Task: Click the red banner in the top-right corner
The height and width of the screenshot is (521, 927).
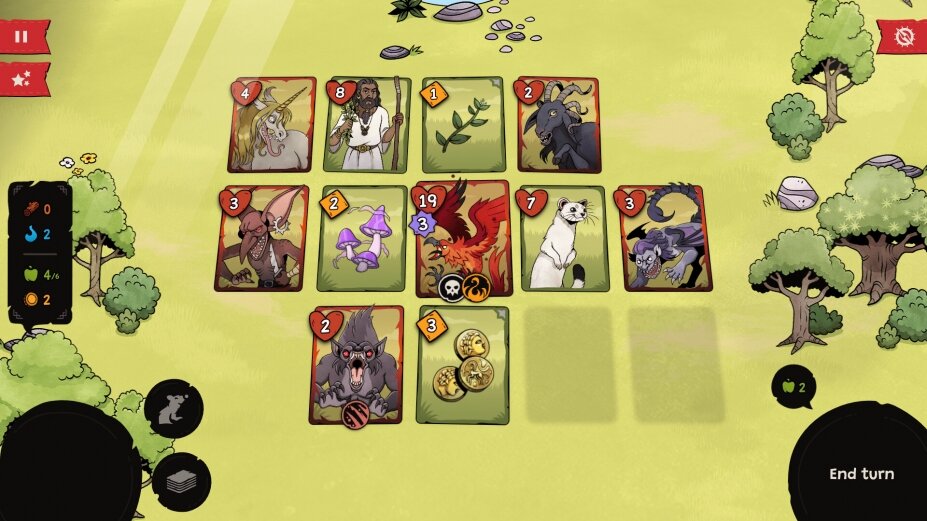Action: 904,38
